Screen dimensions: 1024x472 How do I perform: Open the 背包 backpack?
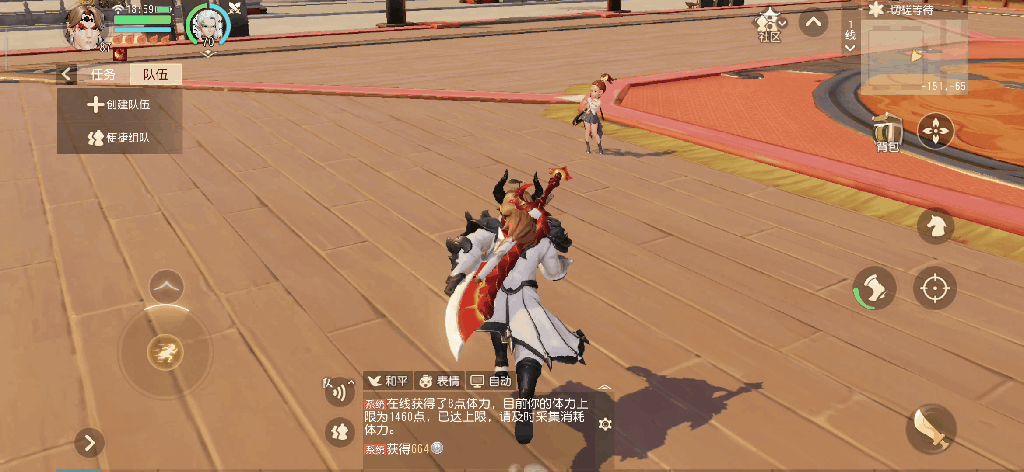coord(887,133)
